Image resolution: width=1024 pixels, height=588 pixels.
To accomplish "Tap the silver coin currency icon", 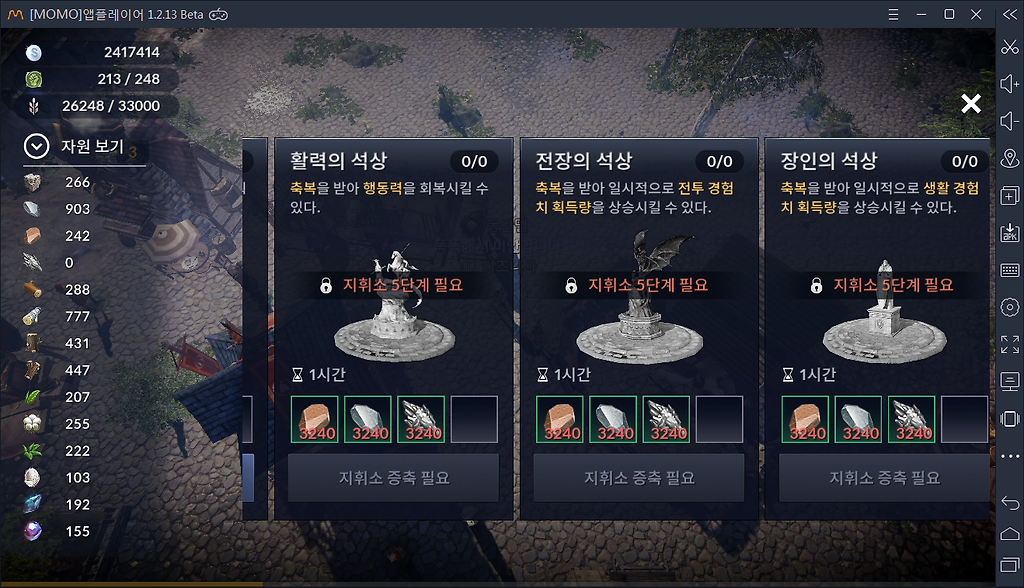I will click(34, 52).
